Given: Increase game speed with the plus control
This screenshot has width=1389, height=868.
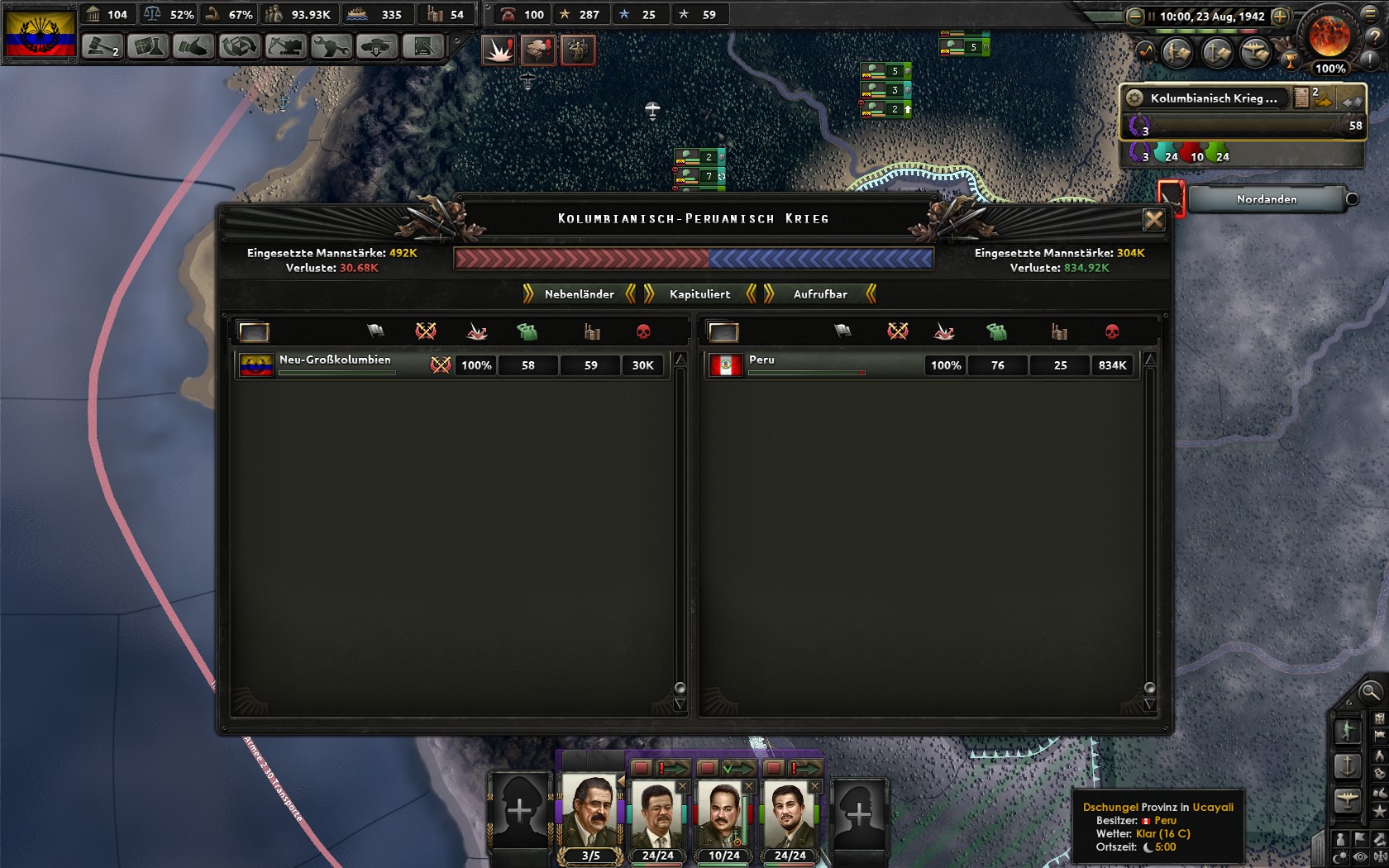Looking at the screenshot, I should (x=1280, y=17).
